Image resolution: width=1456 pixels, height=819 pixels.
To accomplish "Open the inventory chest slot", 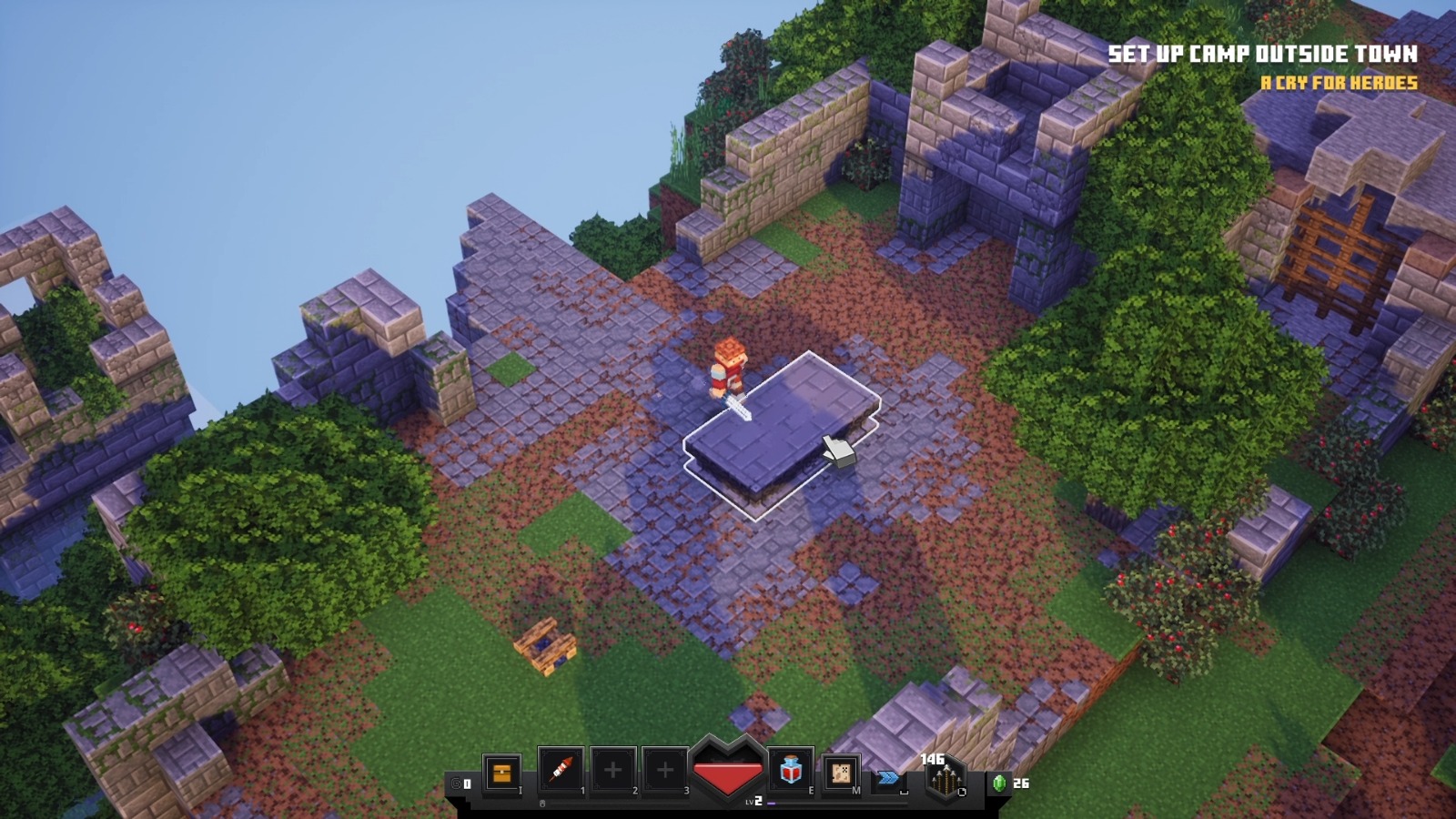I will (501, 774).
